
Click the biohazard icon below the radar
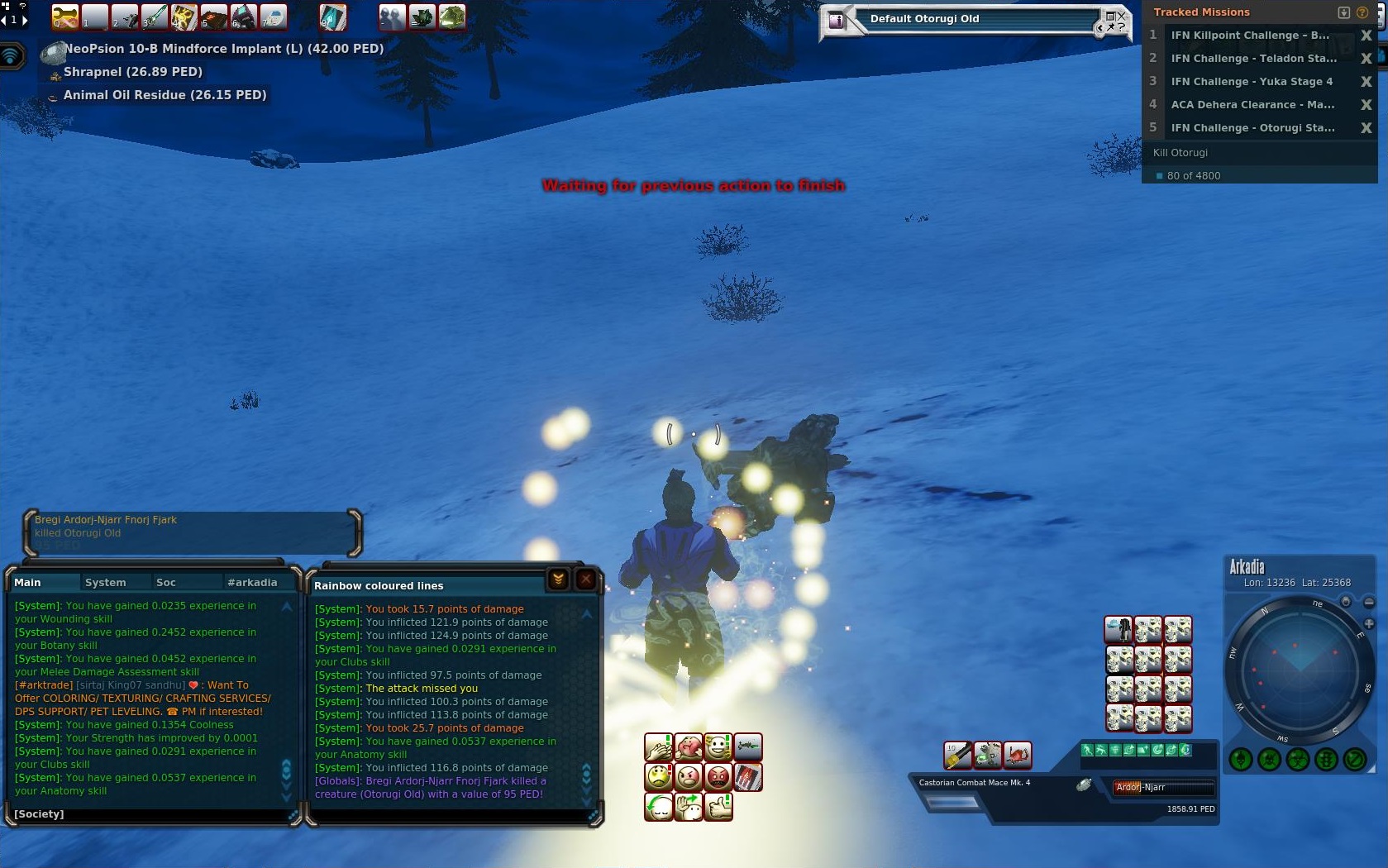coord(1297,759)
